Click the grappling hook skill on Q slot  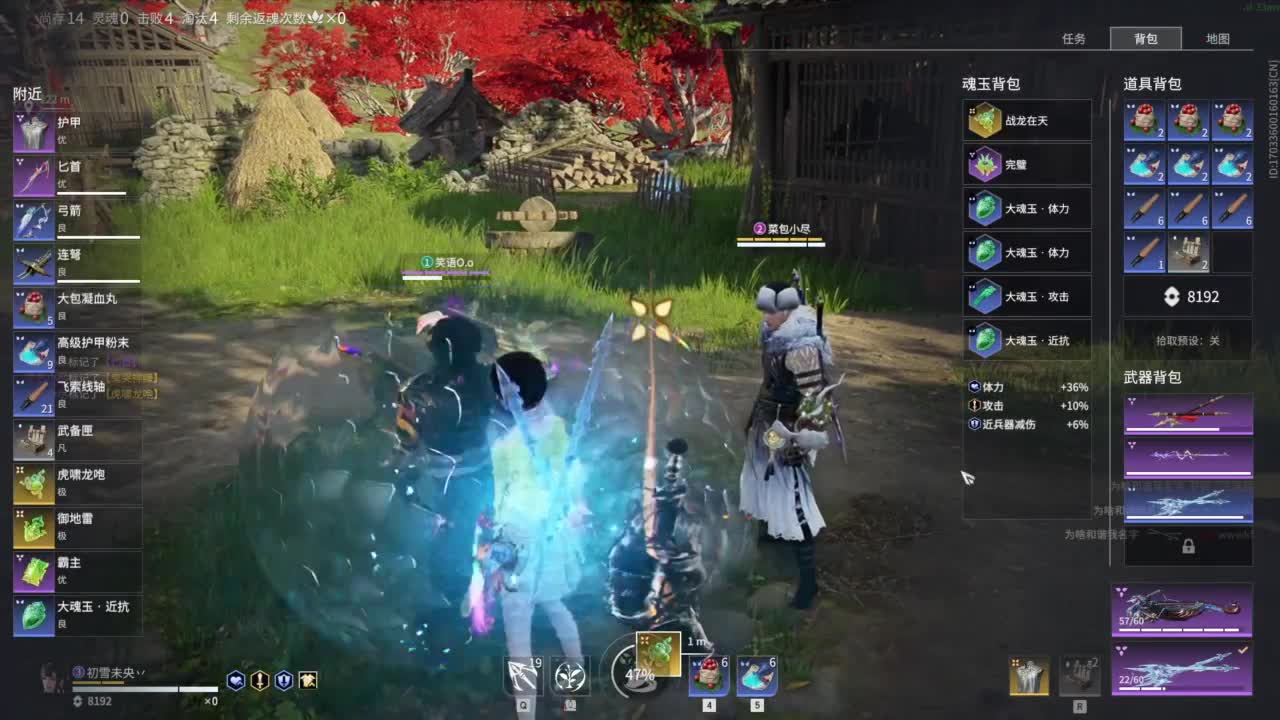coord(524,675)
